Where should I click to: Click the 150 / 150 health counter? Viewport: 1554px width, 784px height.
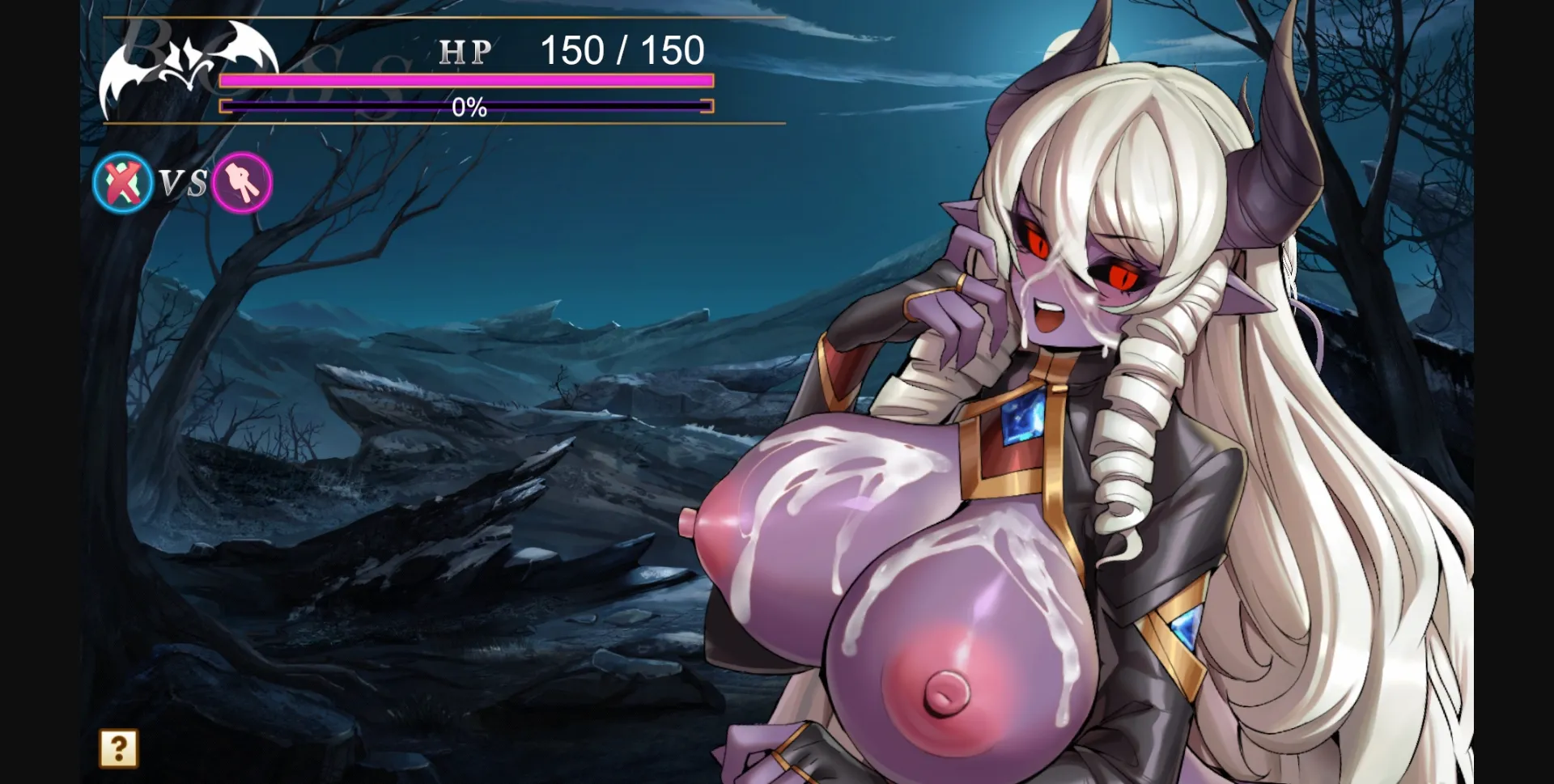(621, 51)
